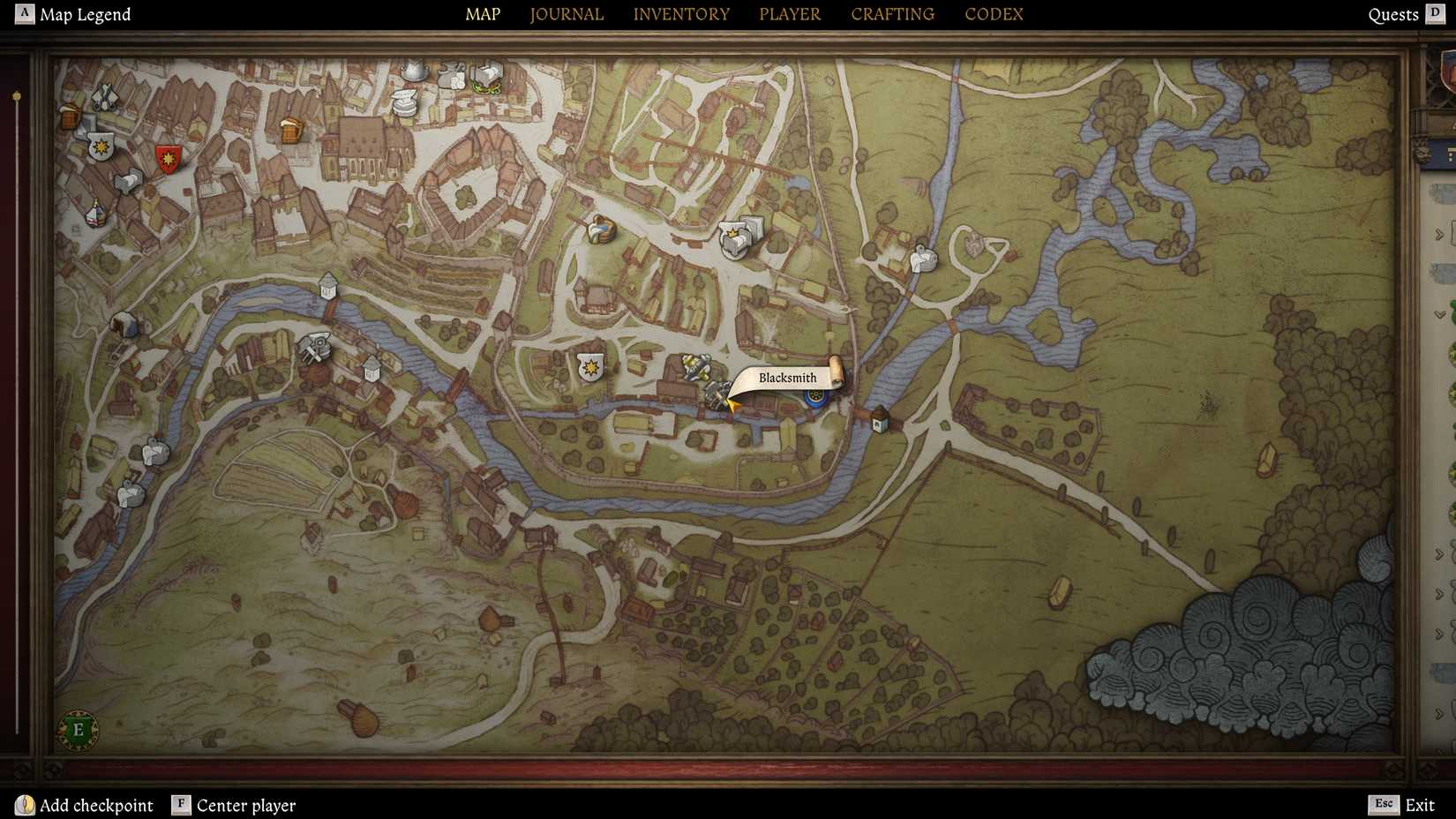This screenshot has height=819, width=1456.
Task: Open the Quests panel
Action: (1394, 14)
